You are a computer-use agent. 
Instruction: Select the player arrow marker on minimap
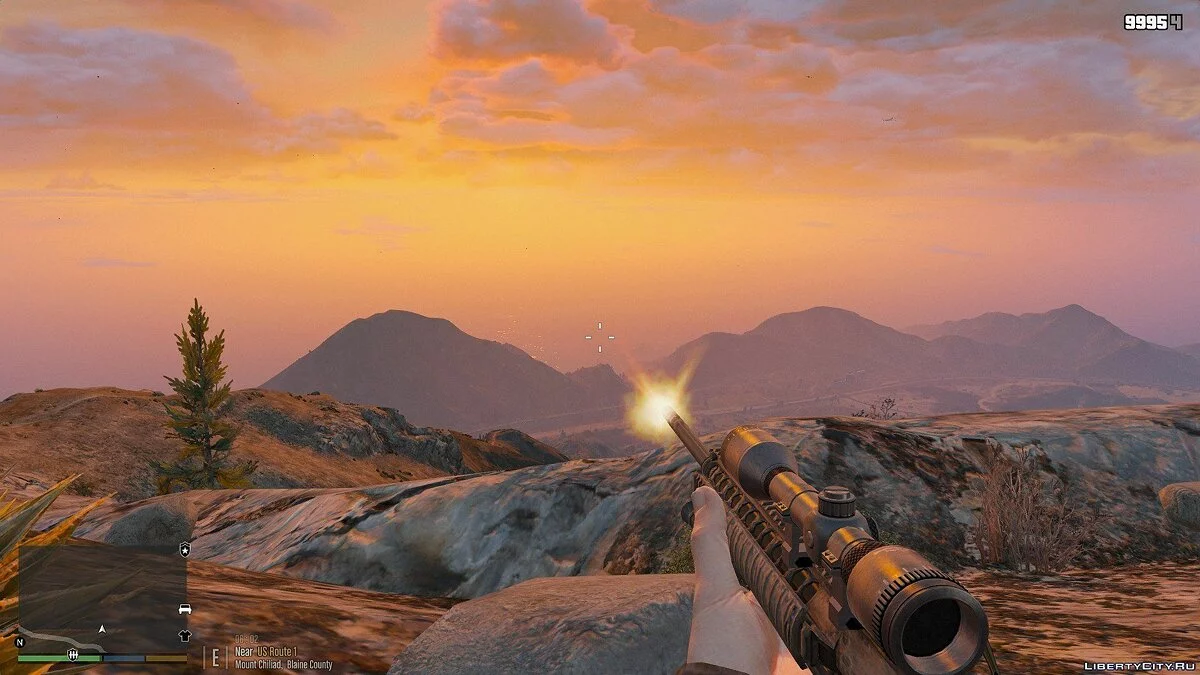[x=101, y=629]
